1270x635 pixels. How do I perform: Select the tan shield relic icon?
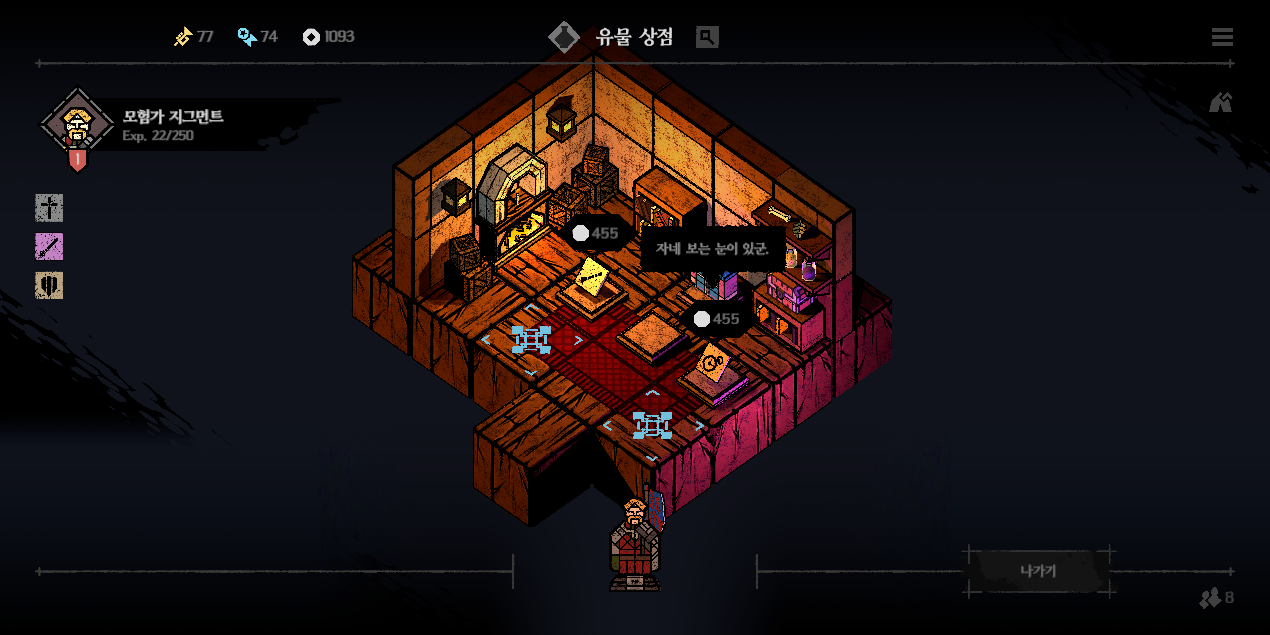tap(49, 285)
